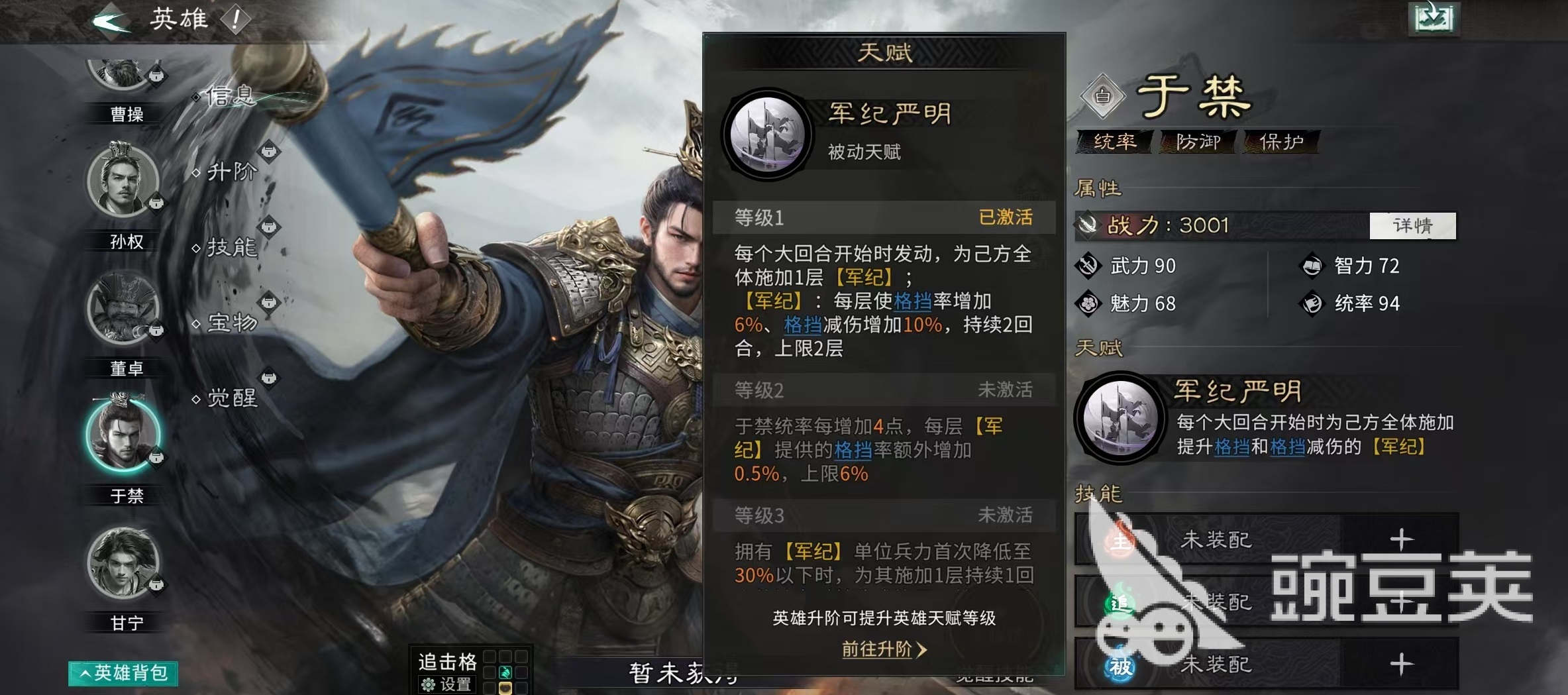Select the teal item in the 追击格 grid

click(505, 673)
